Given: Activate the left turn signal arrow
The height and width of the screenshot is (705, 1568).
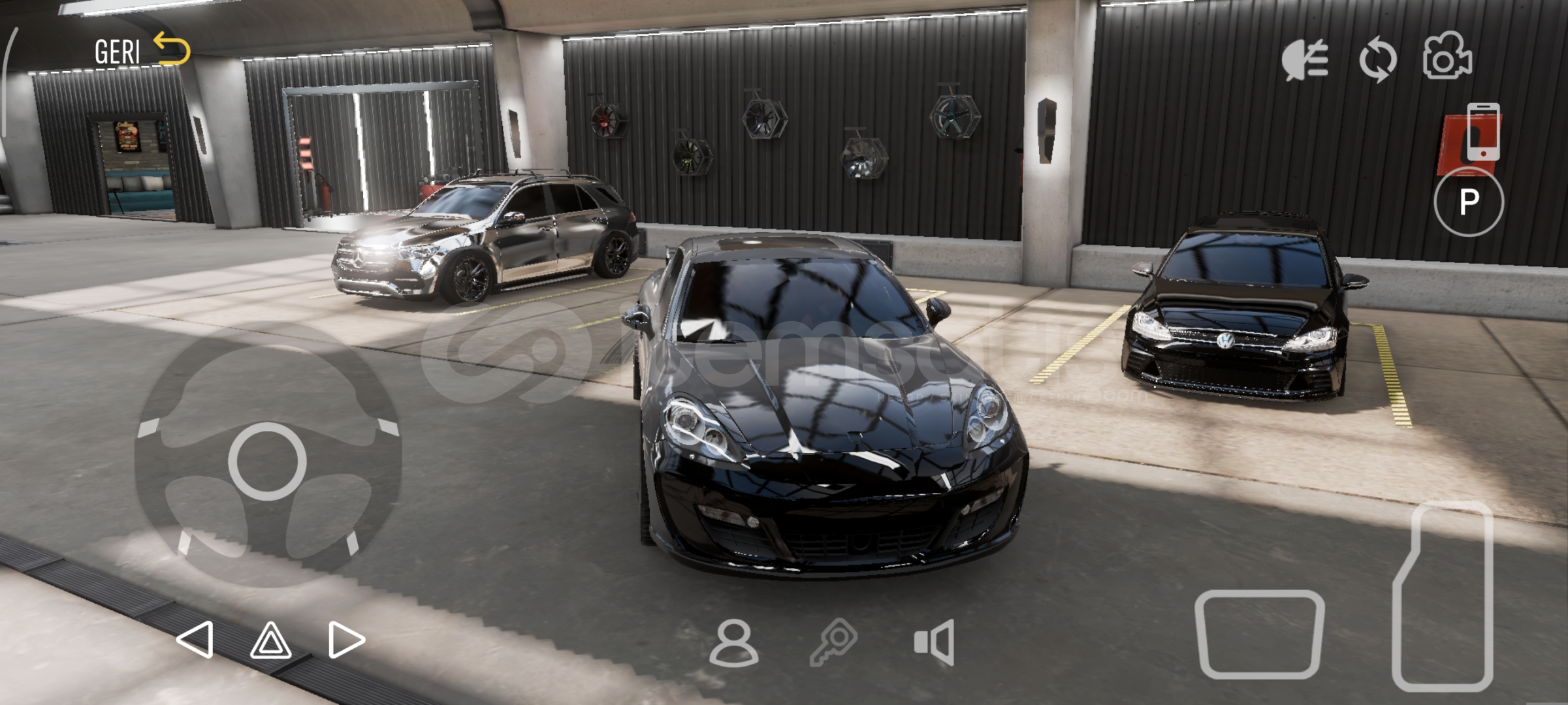Looking at the screenshot, I should [195, 639].
